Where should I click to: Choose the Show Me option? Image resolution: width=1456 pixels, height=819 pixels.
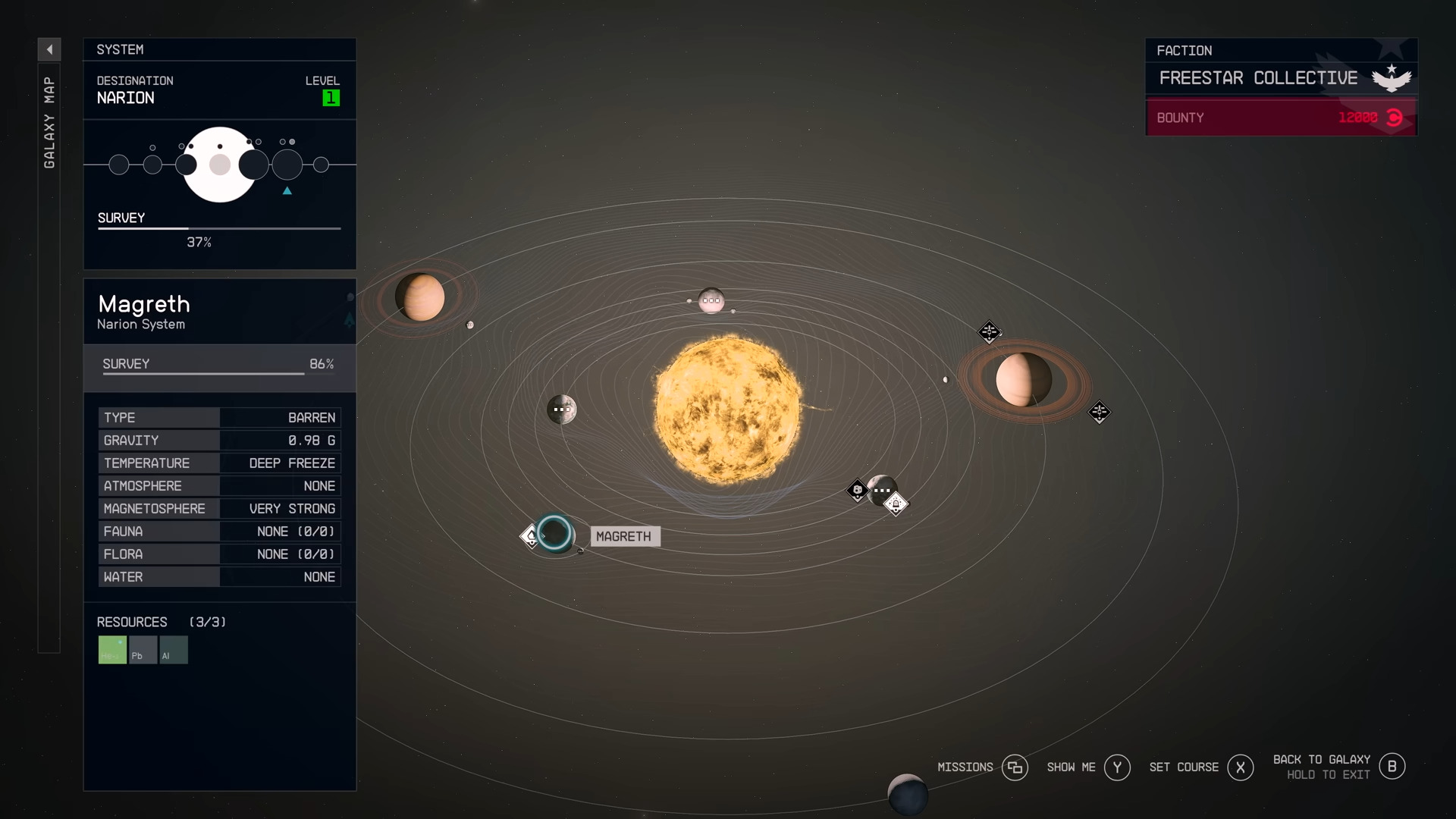pos(1117,767)
